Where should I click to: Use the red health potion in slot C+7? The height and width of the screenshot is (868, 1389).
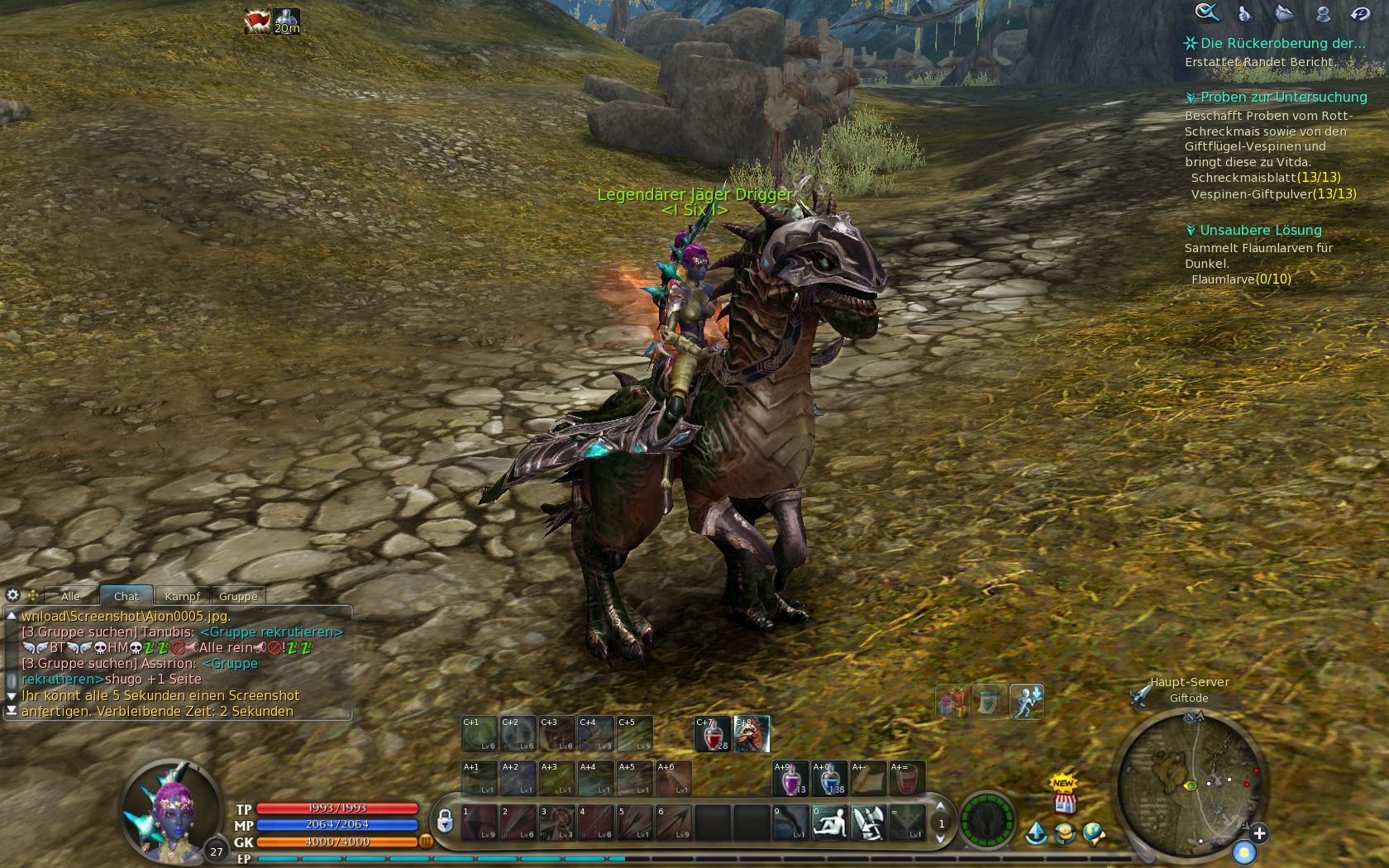pyautogui.click(x=713, y=734)
